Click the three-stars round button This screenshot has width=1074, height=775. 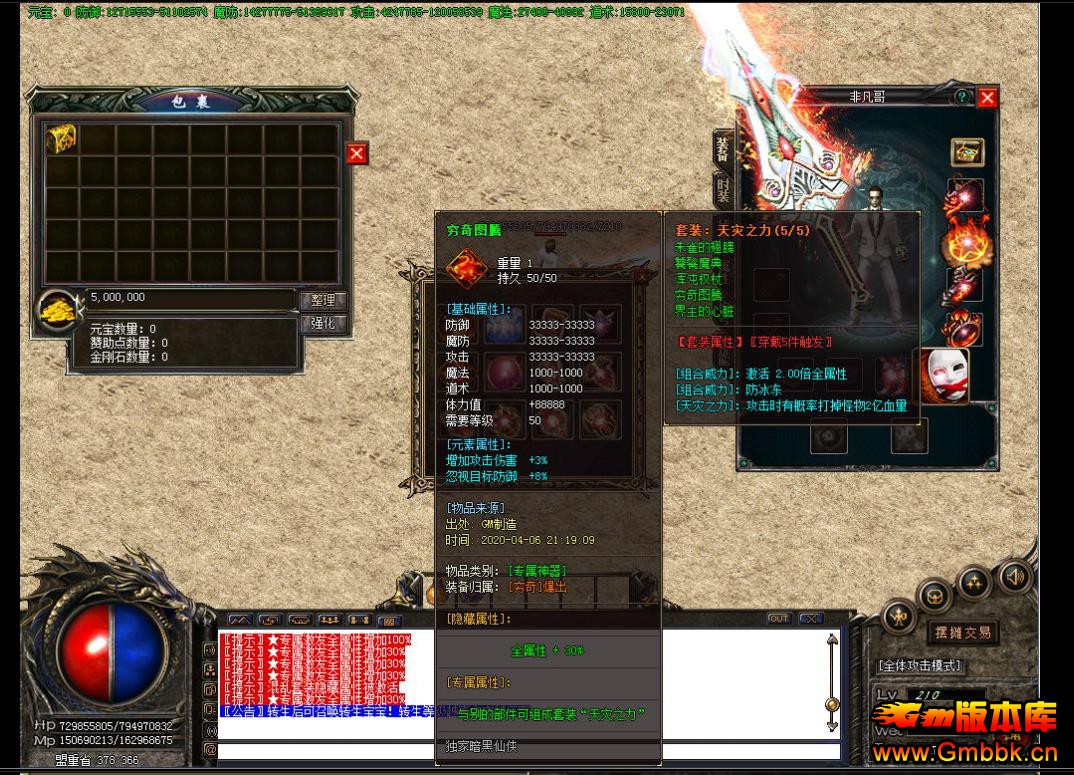point(973,581)
